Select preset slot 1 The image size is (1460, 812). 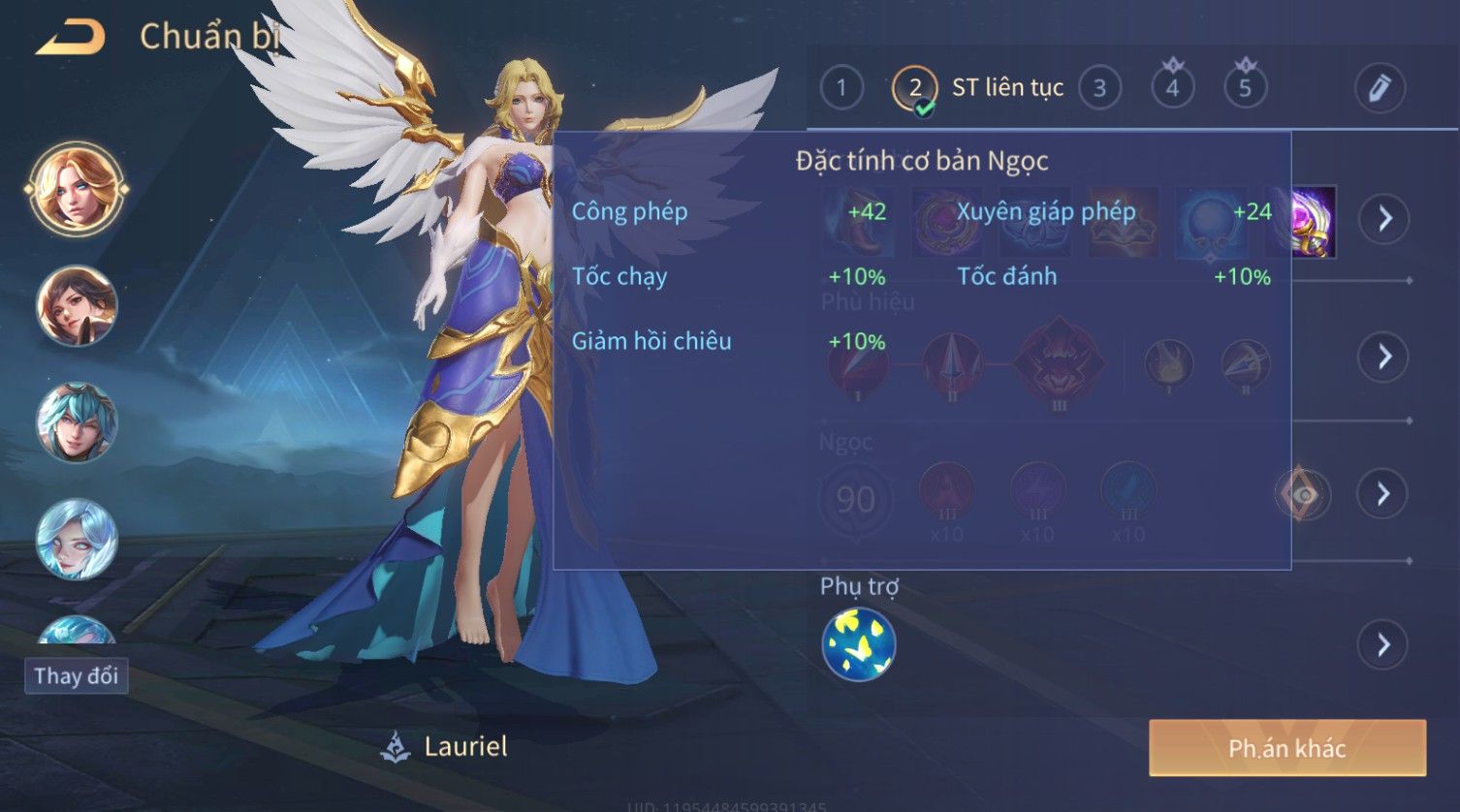point(841,88)
